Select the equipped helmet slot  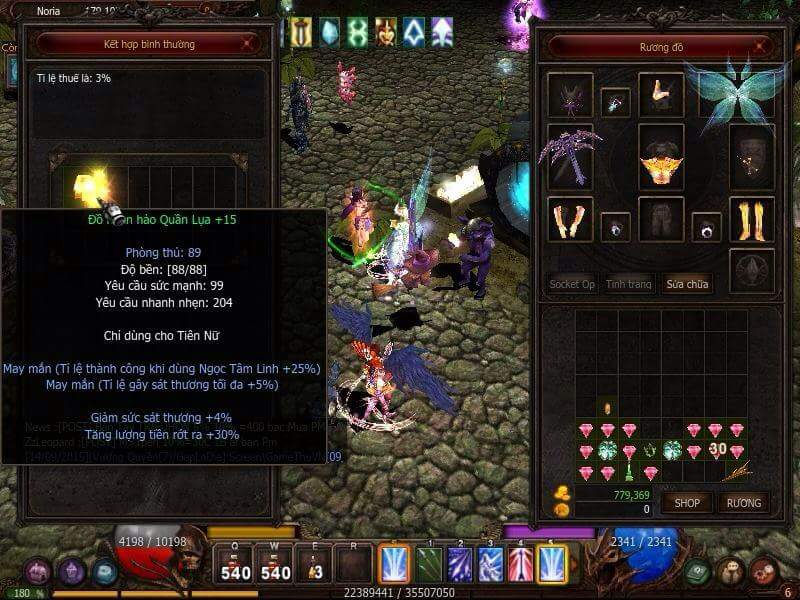click(570, 96)
